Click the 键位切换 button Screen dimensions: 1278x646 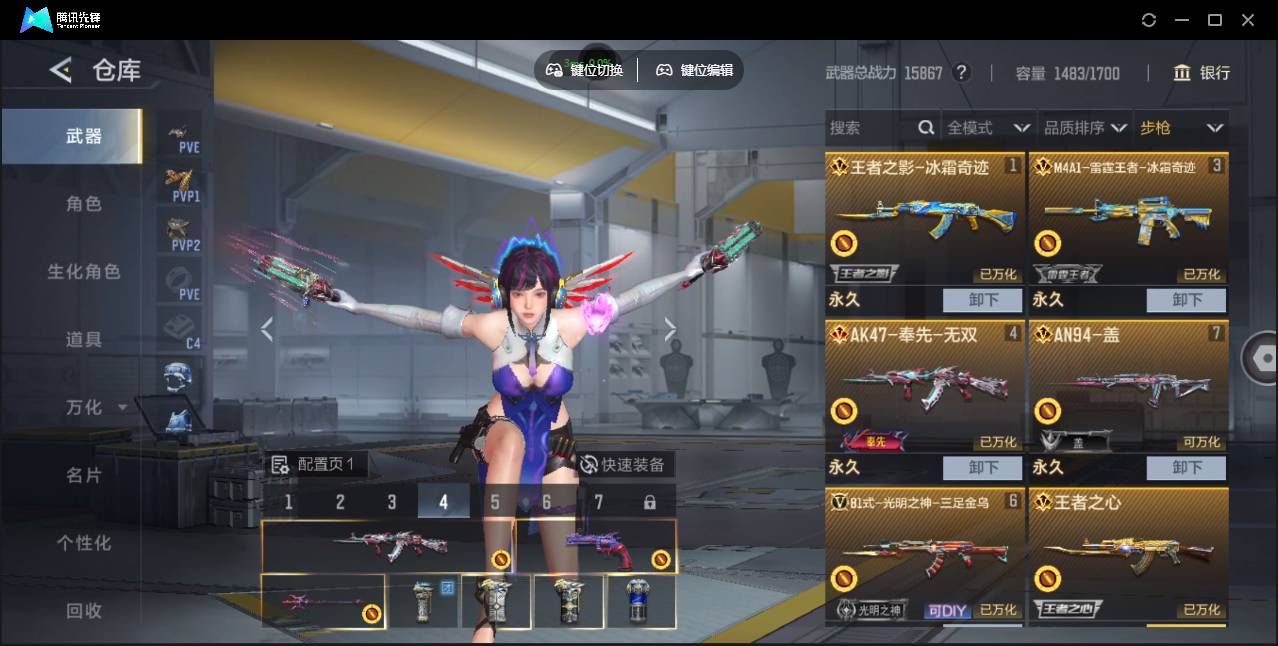point(585,70)
